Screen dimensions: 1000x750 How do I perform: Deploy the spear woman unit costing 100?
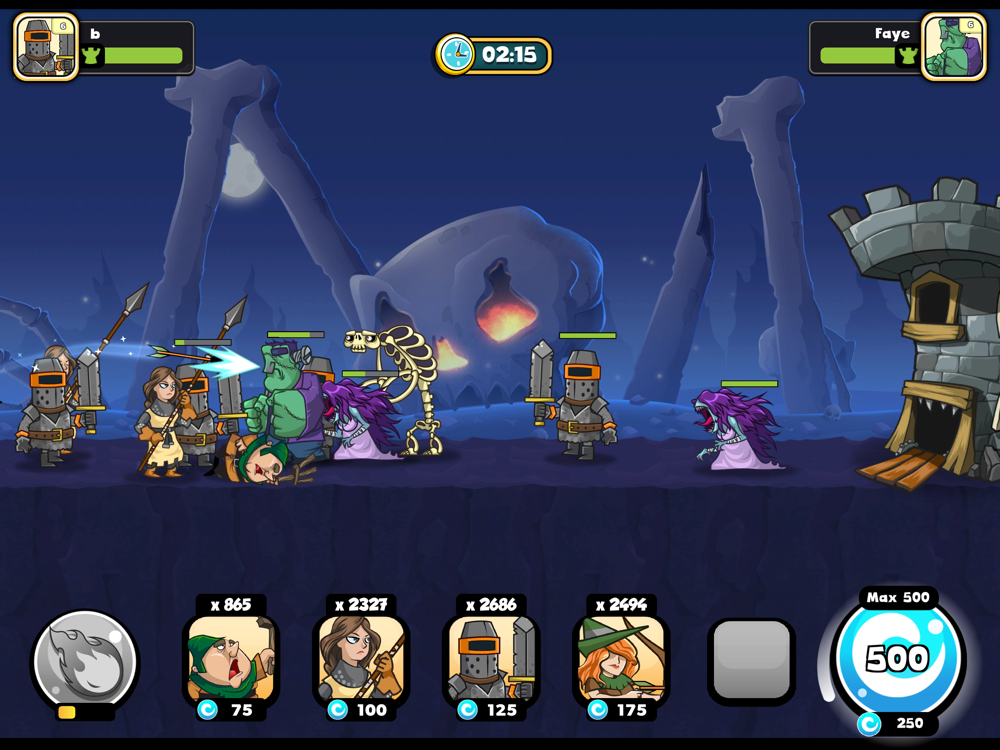pos(361,660)
